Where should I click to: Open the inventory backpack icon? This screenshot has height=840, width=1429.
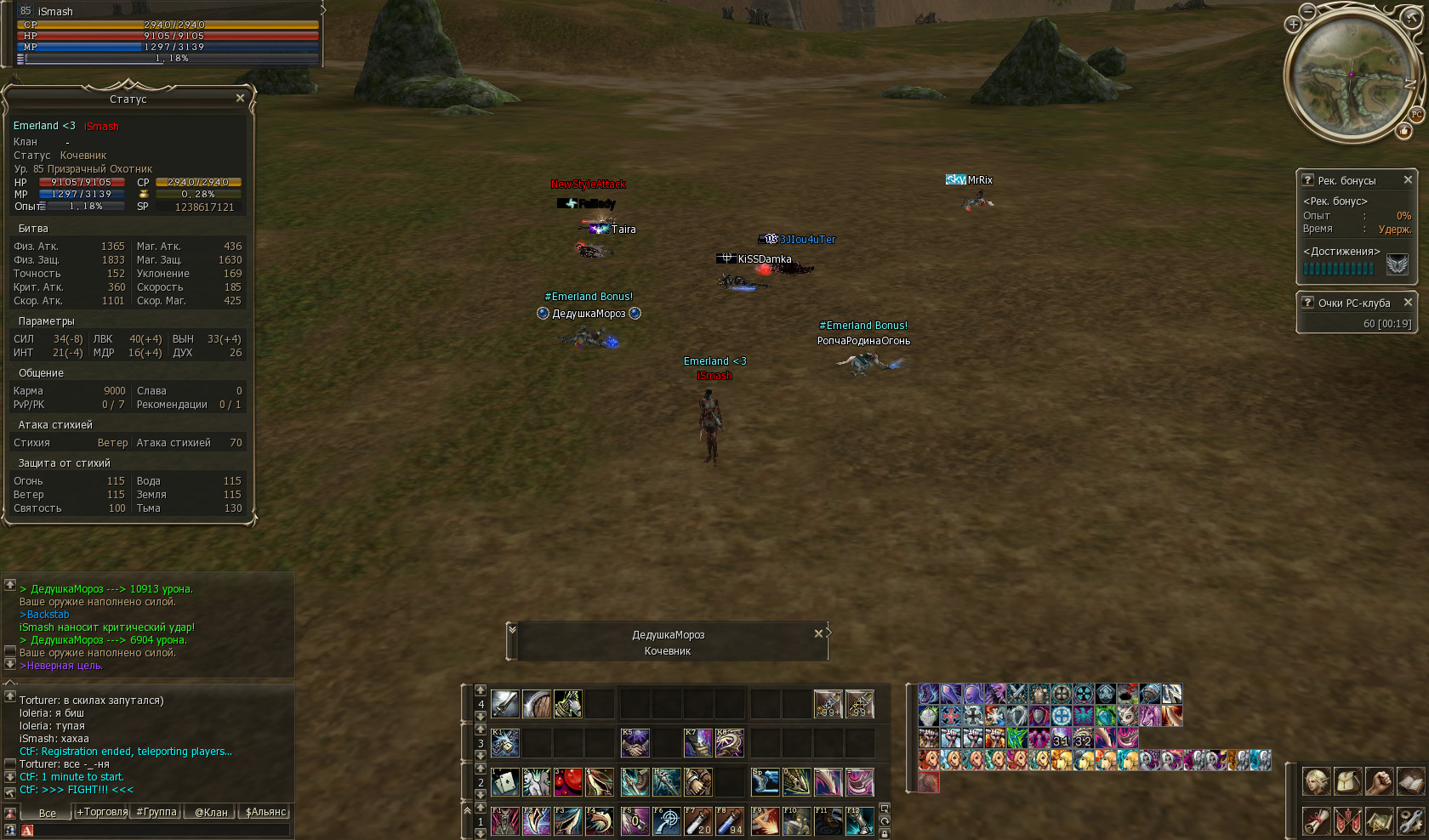point(1348,781)
